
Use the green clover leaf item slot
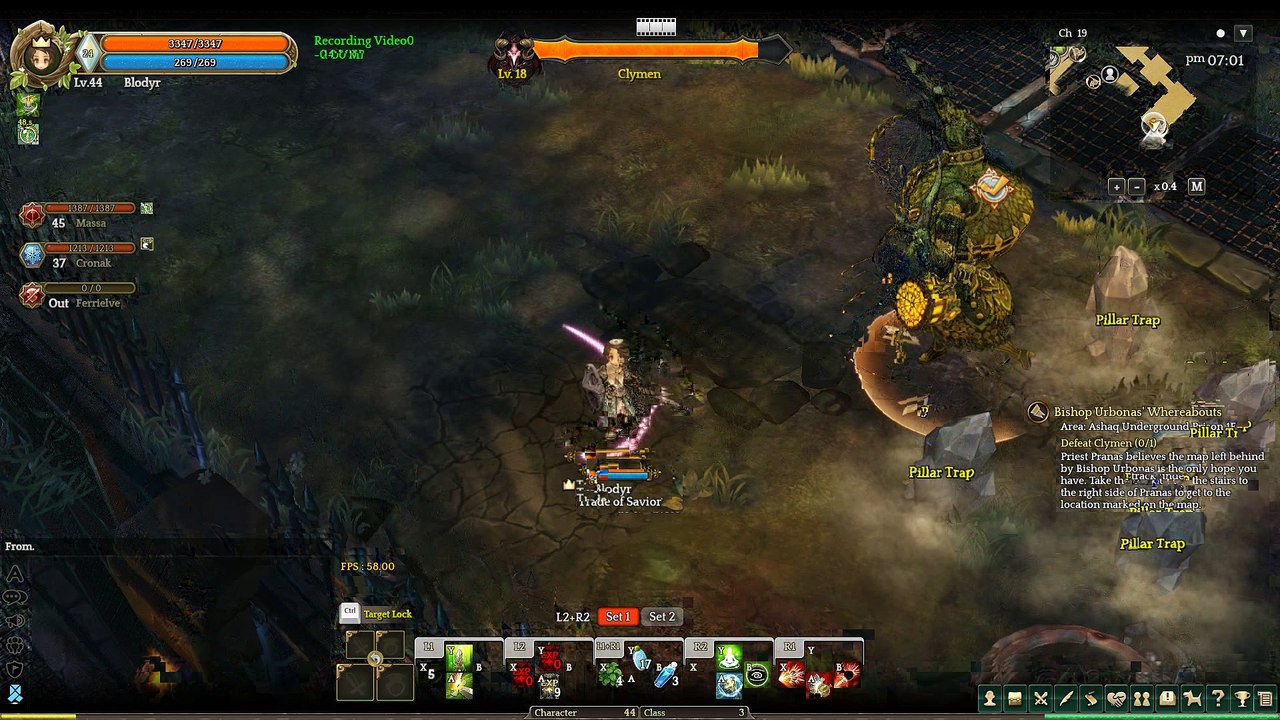[x=609, y=676]
